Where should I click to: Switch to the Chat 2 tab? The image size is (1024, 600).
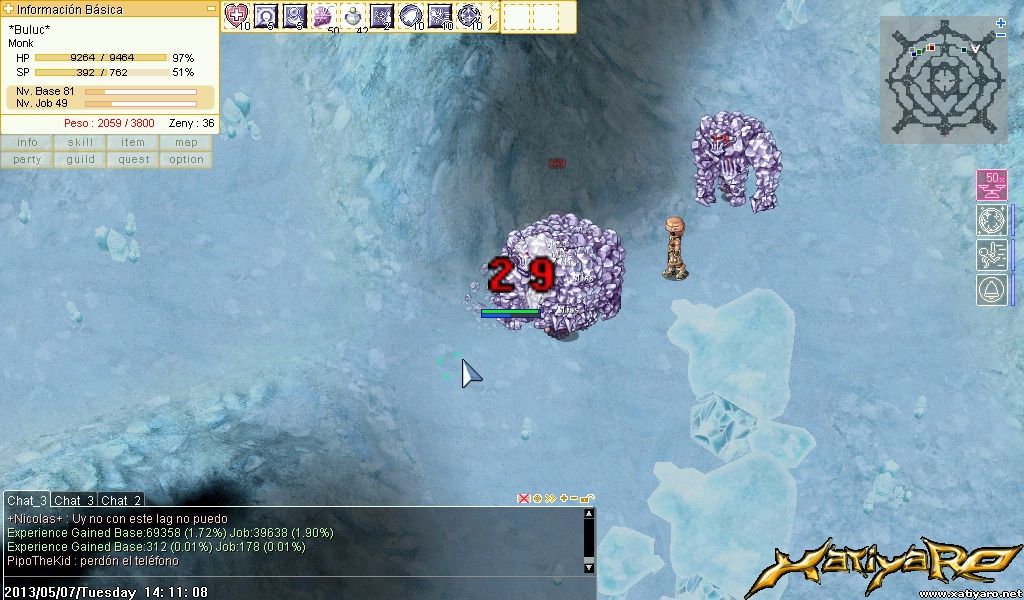click(x=121, y=500)
